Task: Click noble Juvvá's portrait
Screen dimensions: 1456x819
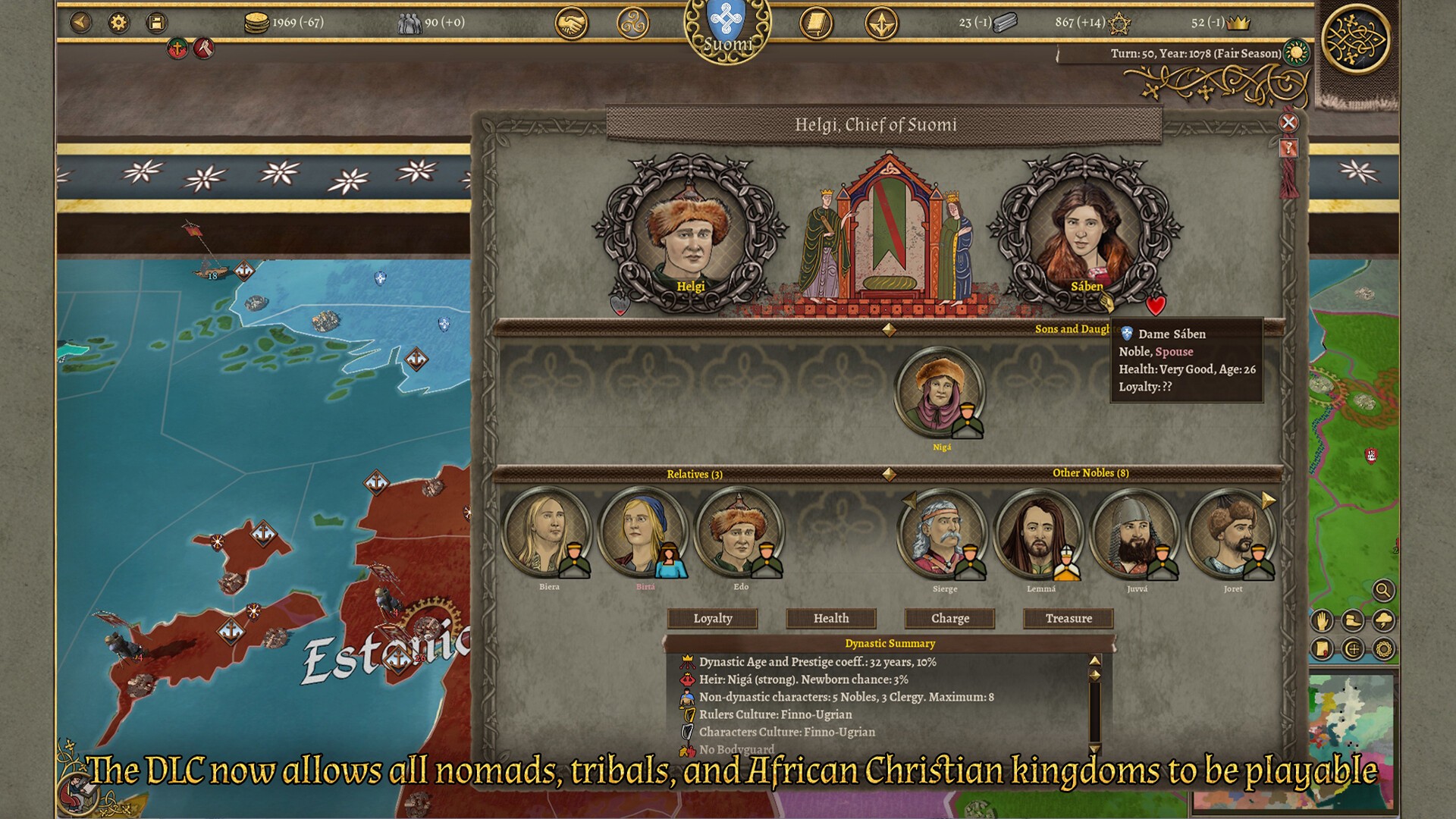Action: tap(1134, 534)
